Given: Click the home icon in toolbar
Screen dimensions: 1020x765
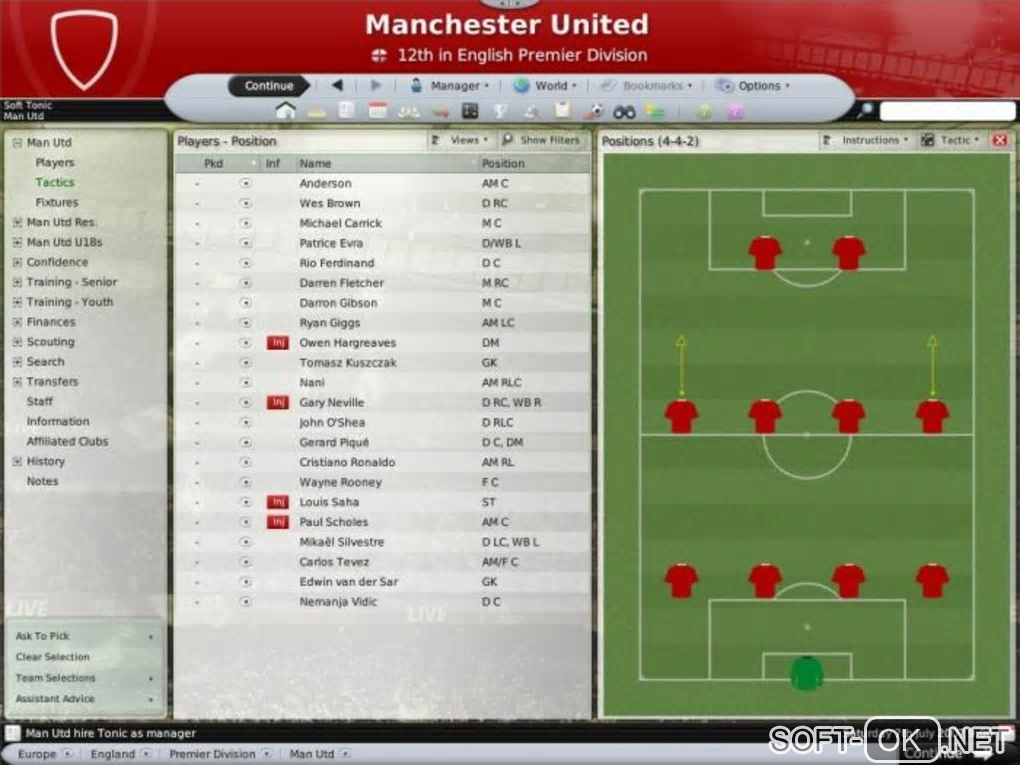Looking at the screenshot, I should click(285, 112).
